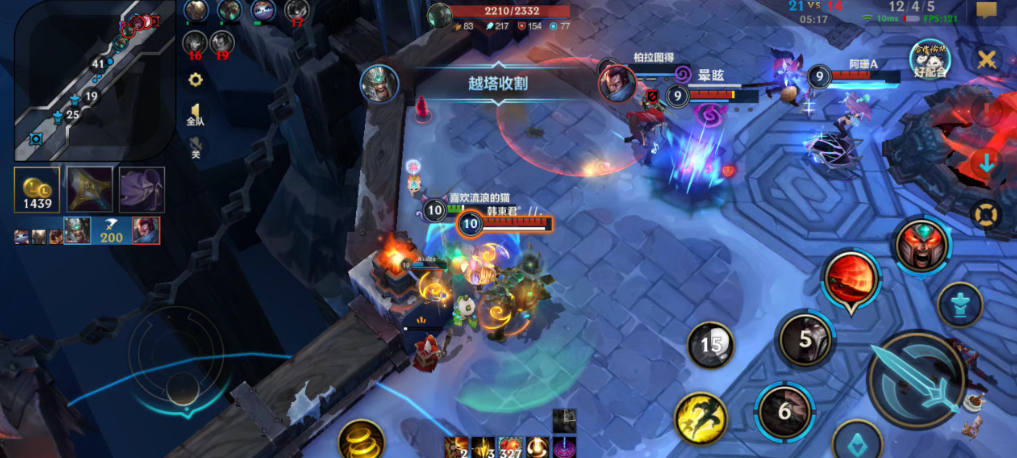Activate the golden coil recall button
Screen dimensions: 1017x458
coord(360,439)
